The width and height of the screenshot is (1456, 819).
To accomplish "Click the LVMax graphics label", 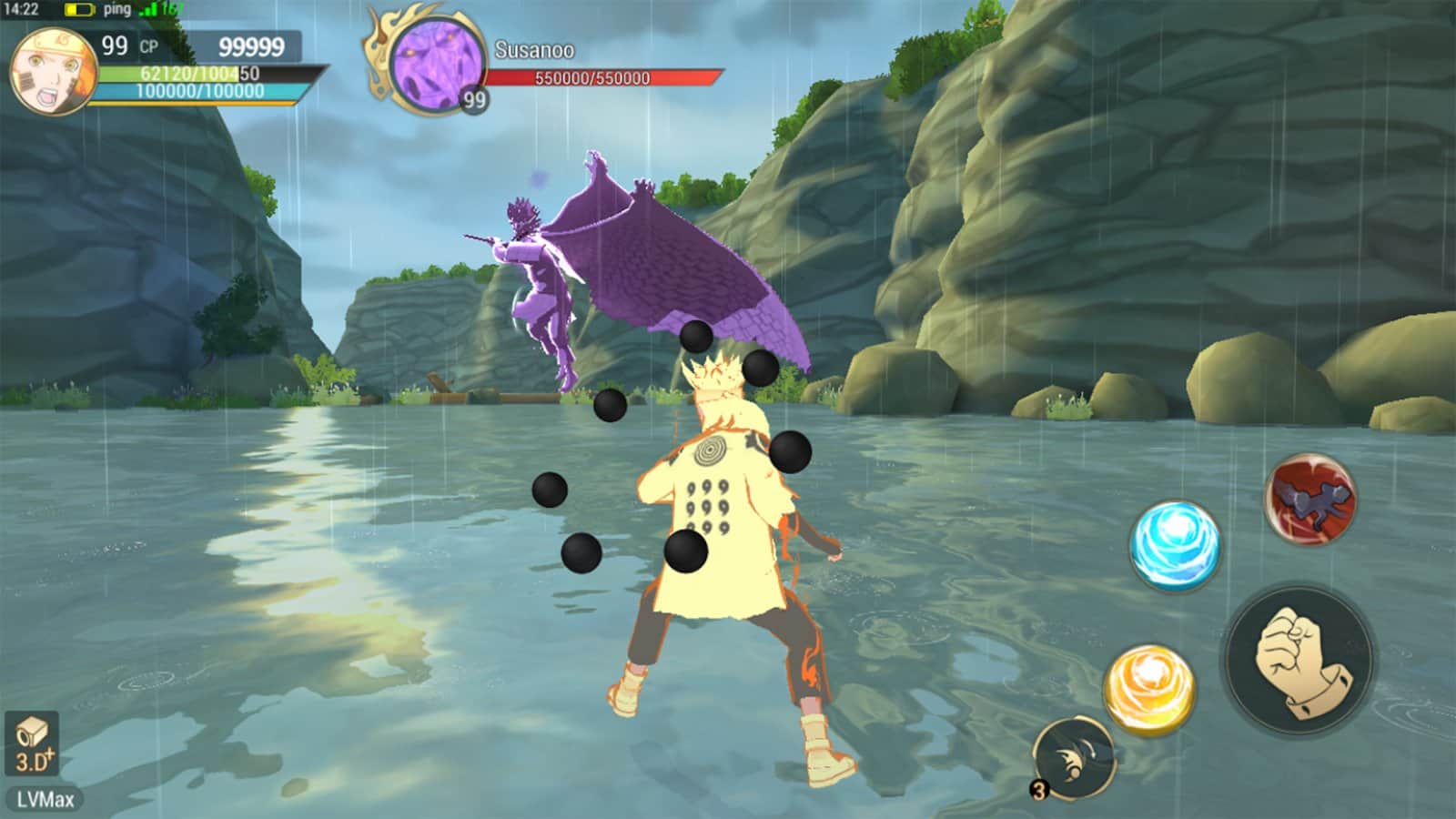I will (x=45, y=800).
